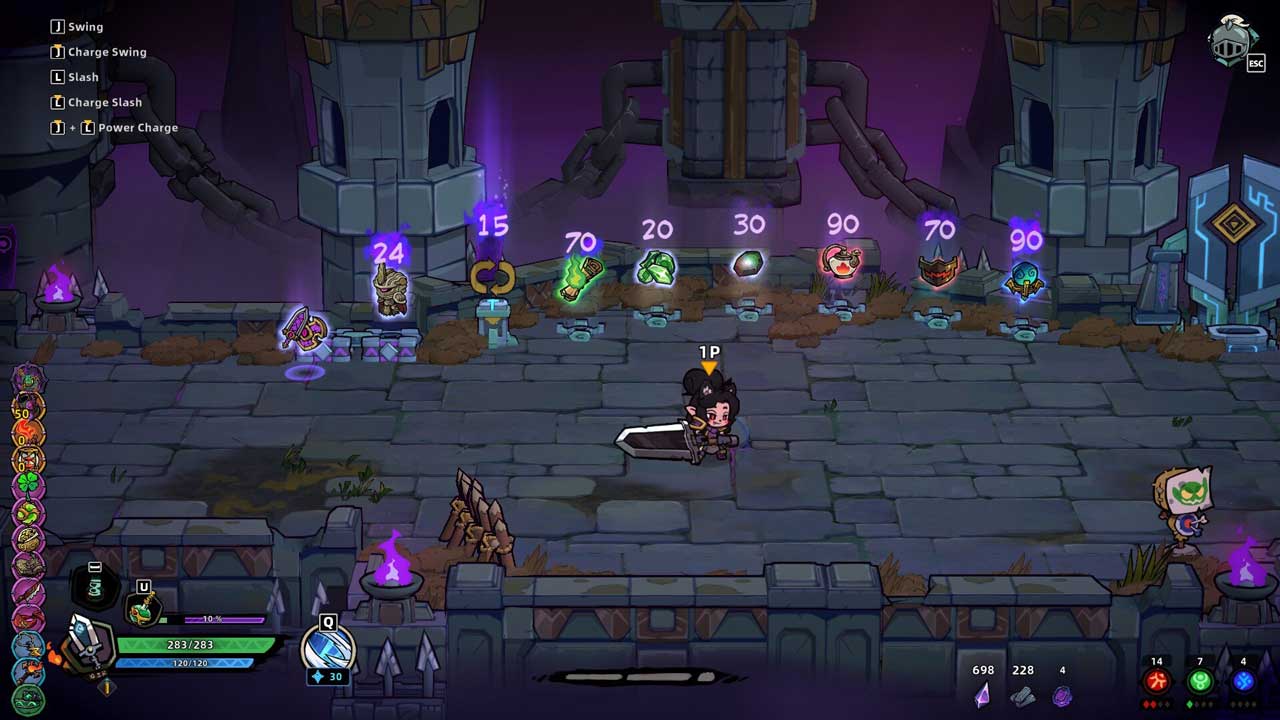The height and width of the screenshot is (720, 1280).
Task: Click the red rune orb icon
Action: [1157, 682]
